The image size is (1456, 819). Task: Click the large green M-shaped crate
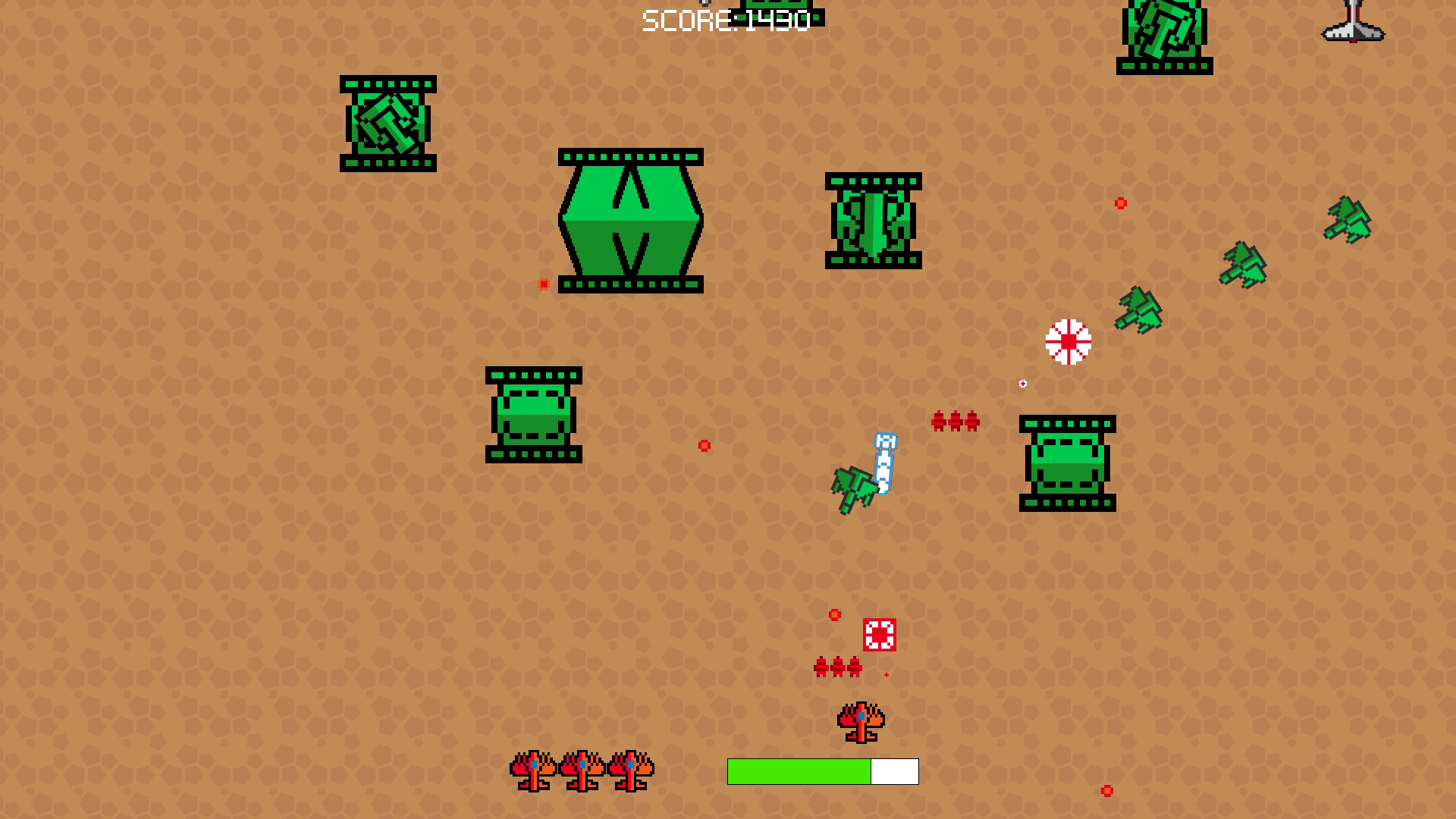point(631,220)
